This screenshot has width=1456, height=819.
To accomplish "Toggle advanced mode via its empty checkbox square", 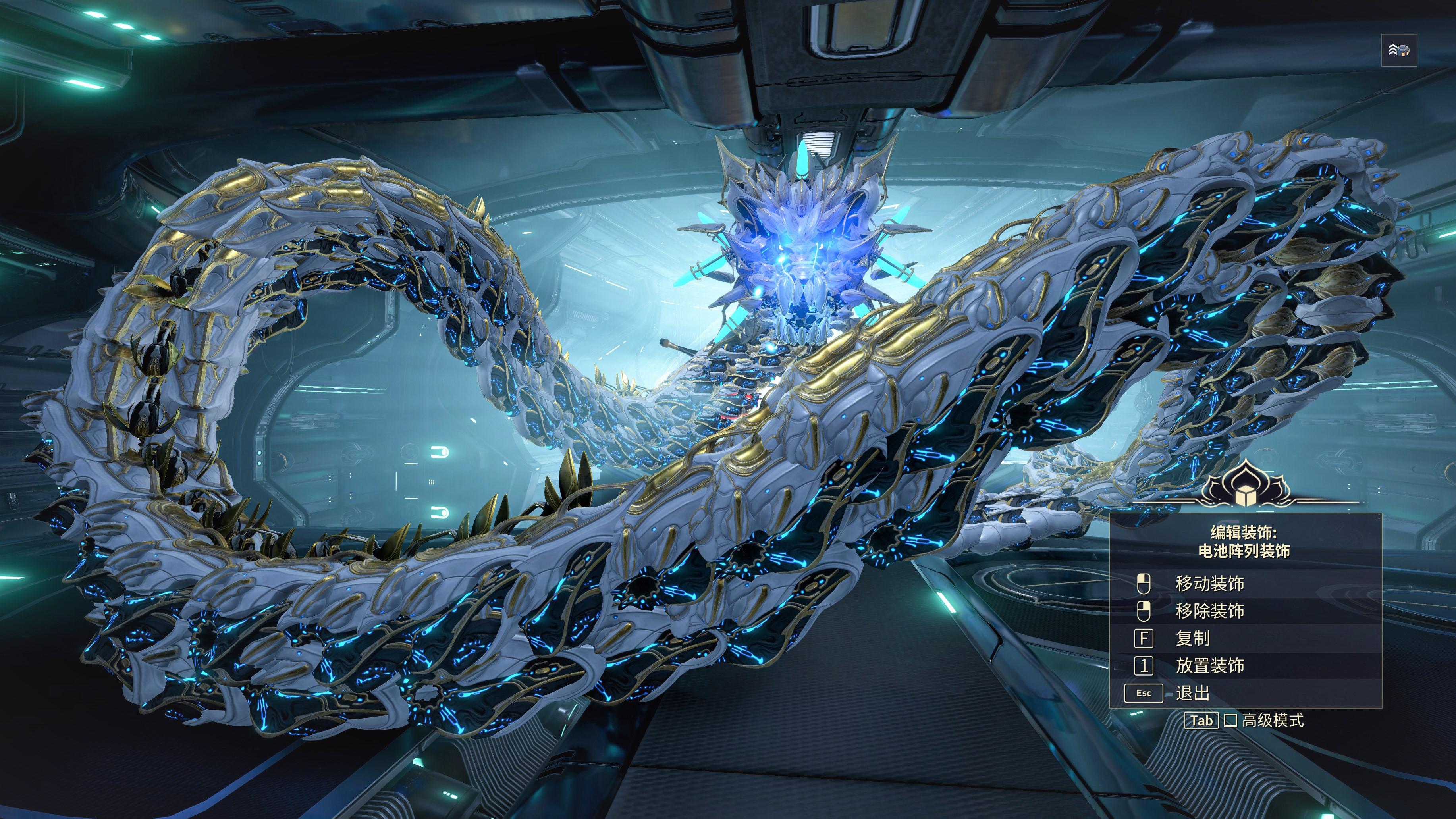I will coord(1230,722).
